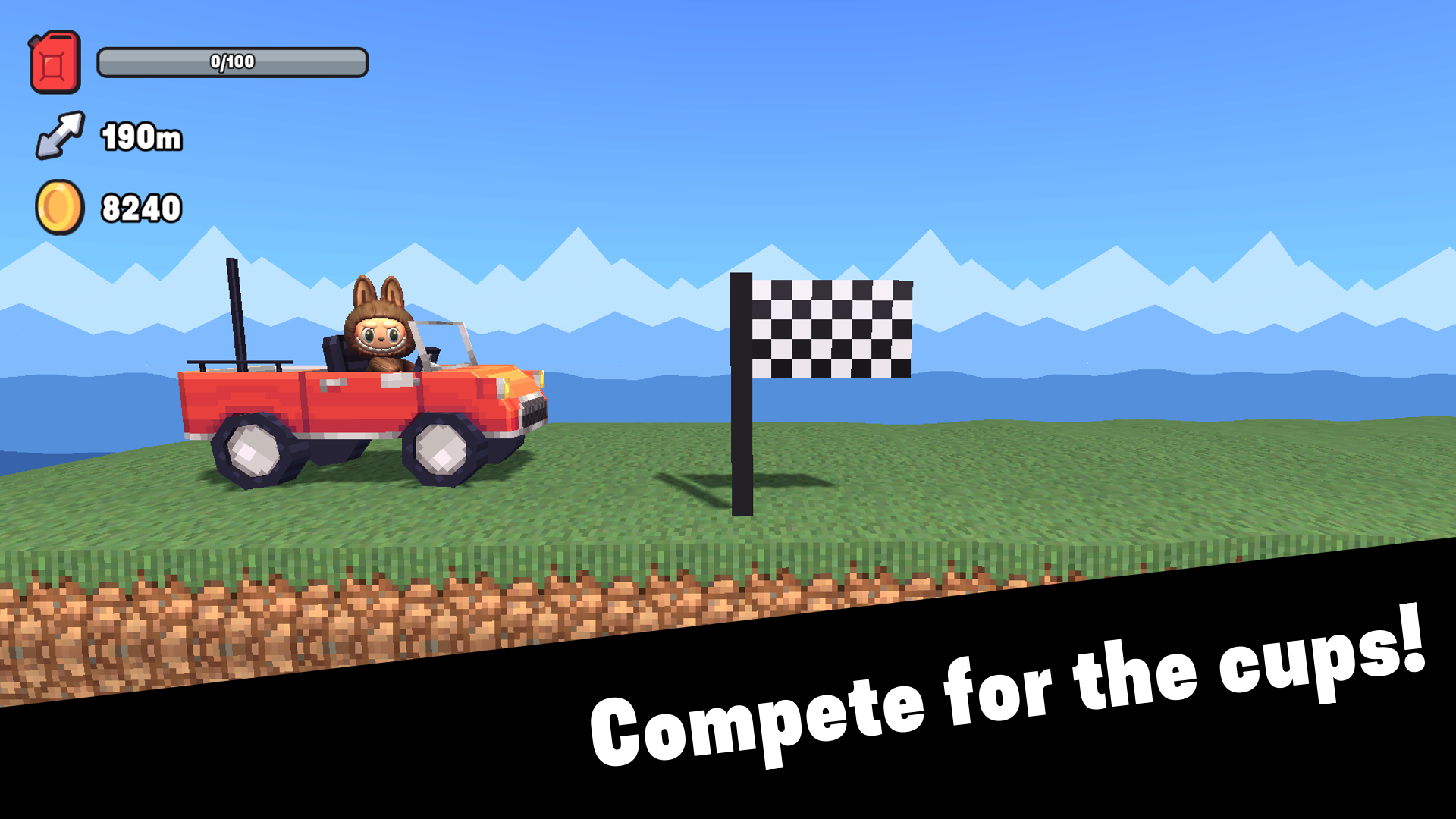Select the diagonal double-arrow distance indicator
The height and width of the screenshot is (819, 1456).
click(x=61, y=135)
